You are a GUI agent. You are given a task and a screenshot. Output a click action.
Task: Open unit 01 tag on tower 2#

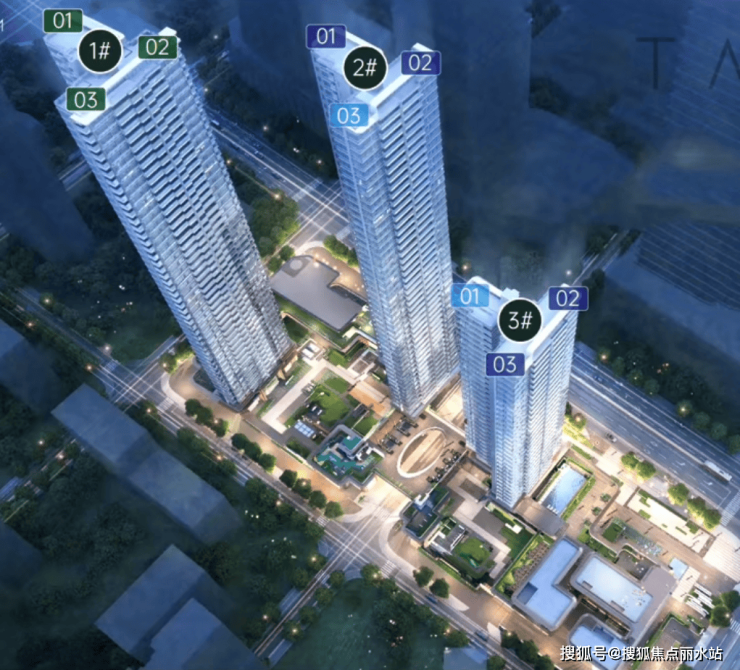pos(325,37)
